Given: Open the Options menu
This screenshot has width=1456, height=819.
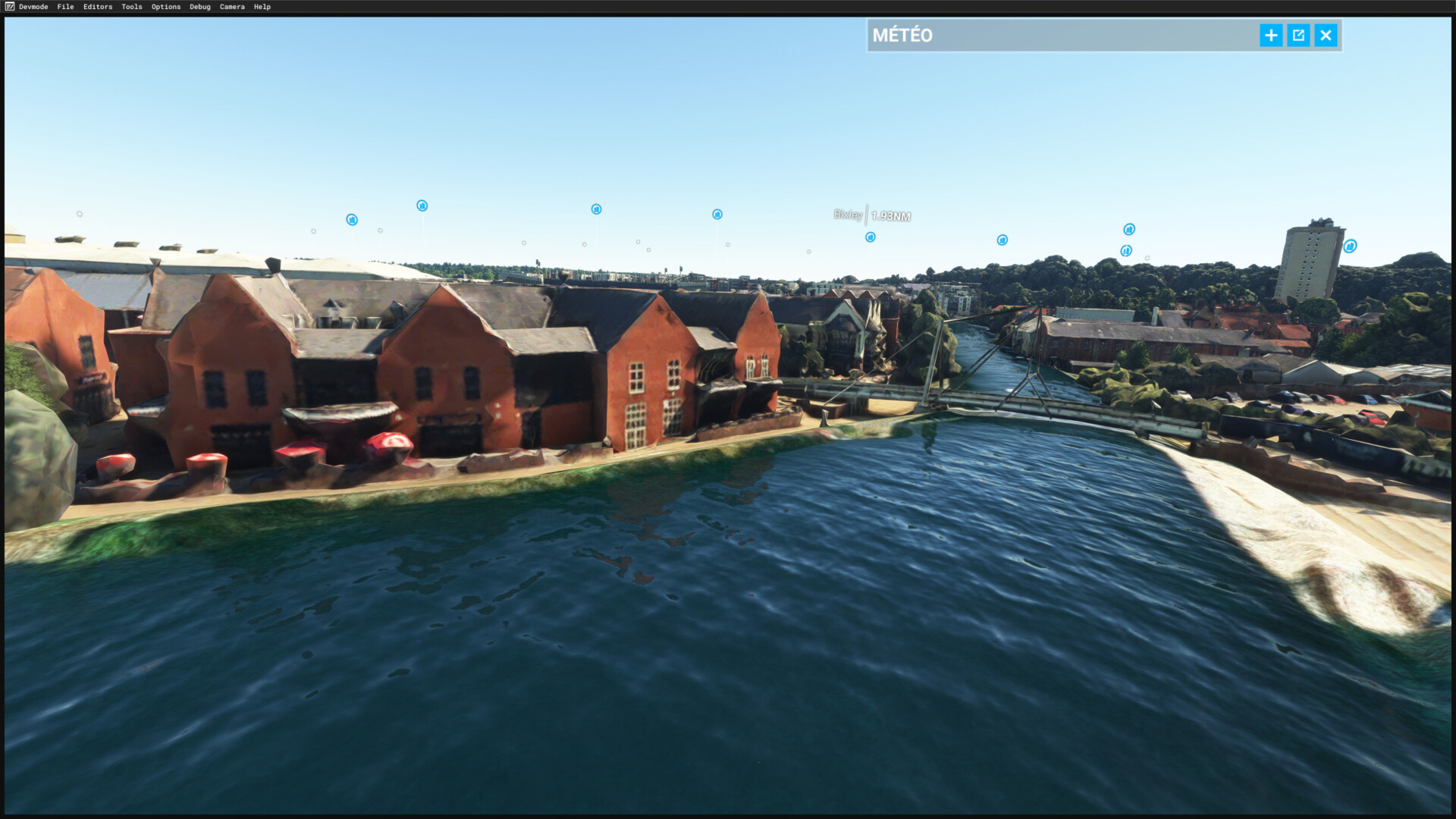Looking at the screenshot, I should point(166,7).
